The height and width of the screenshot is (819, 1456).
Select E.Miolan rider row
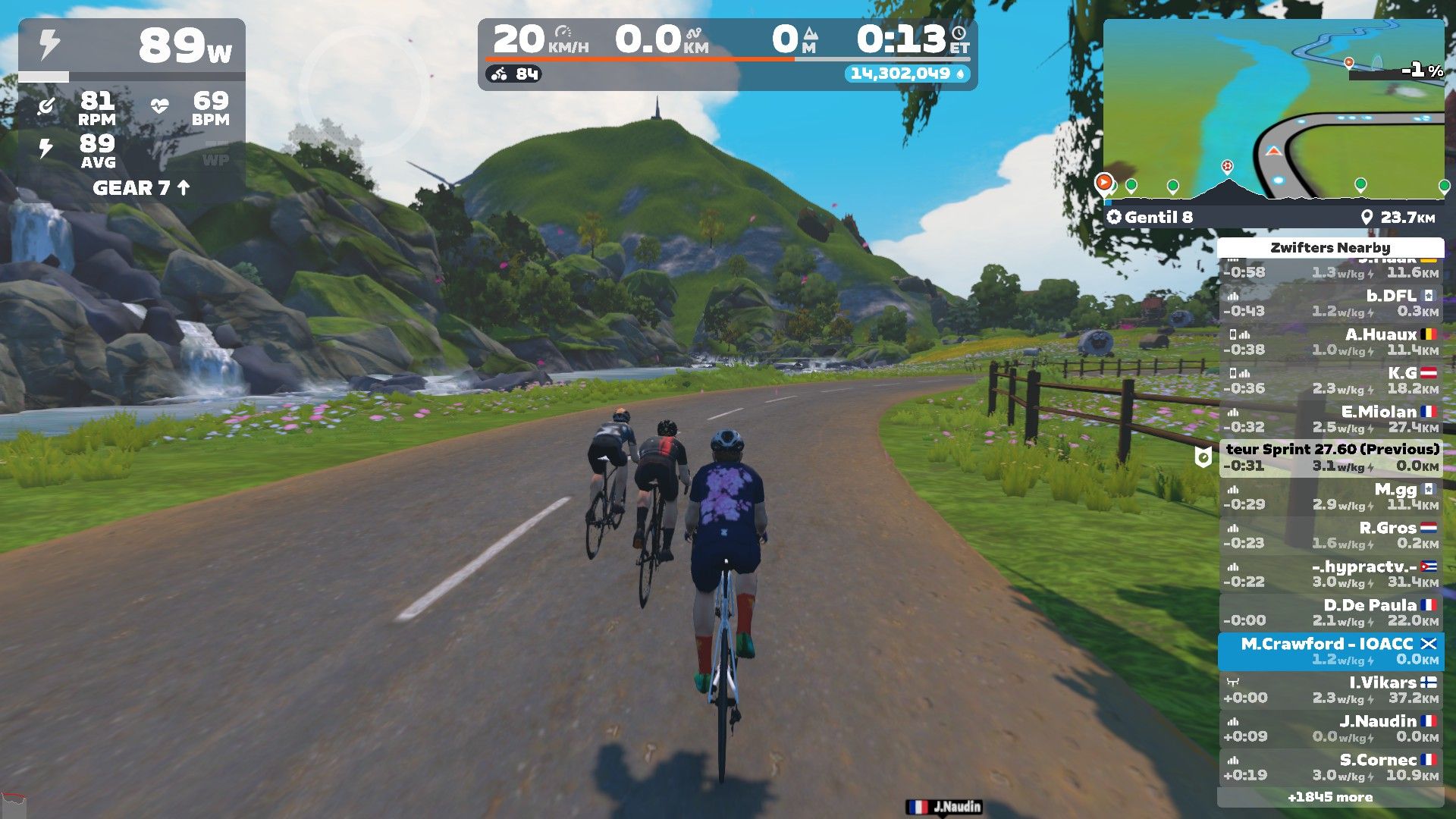click(1331, 419)
